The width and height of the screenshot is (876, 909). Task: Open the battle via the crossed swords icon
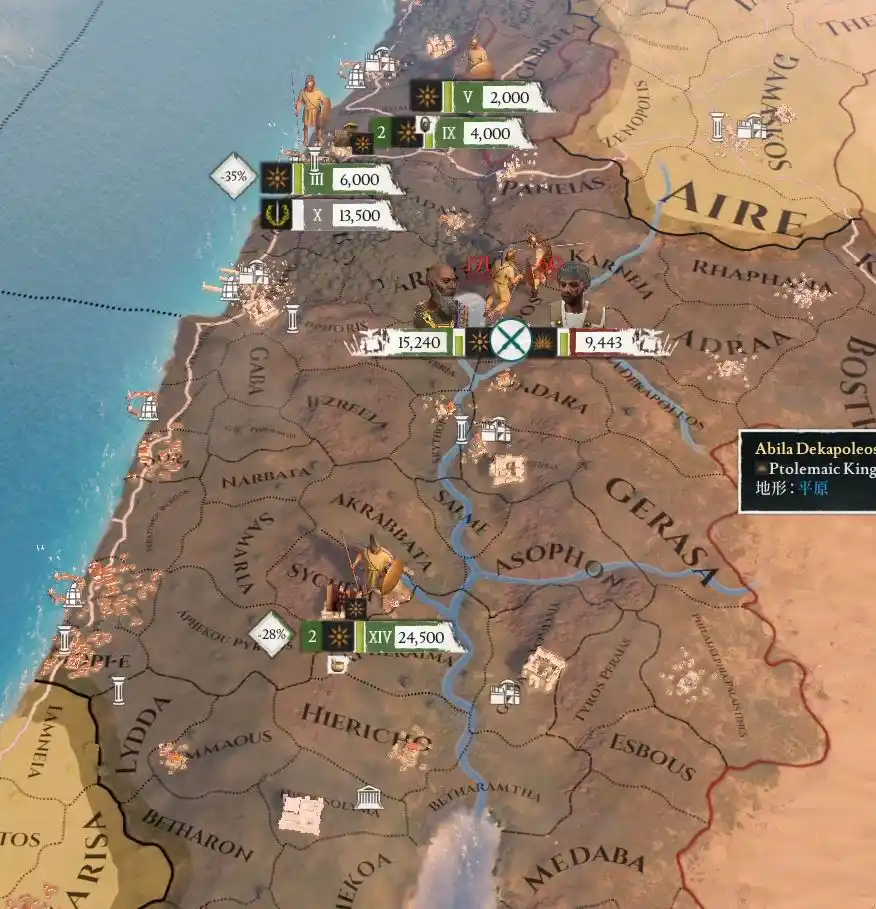point(511,342)
